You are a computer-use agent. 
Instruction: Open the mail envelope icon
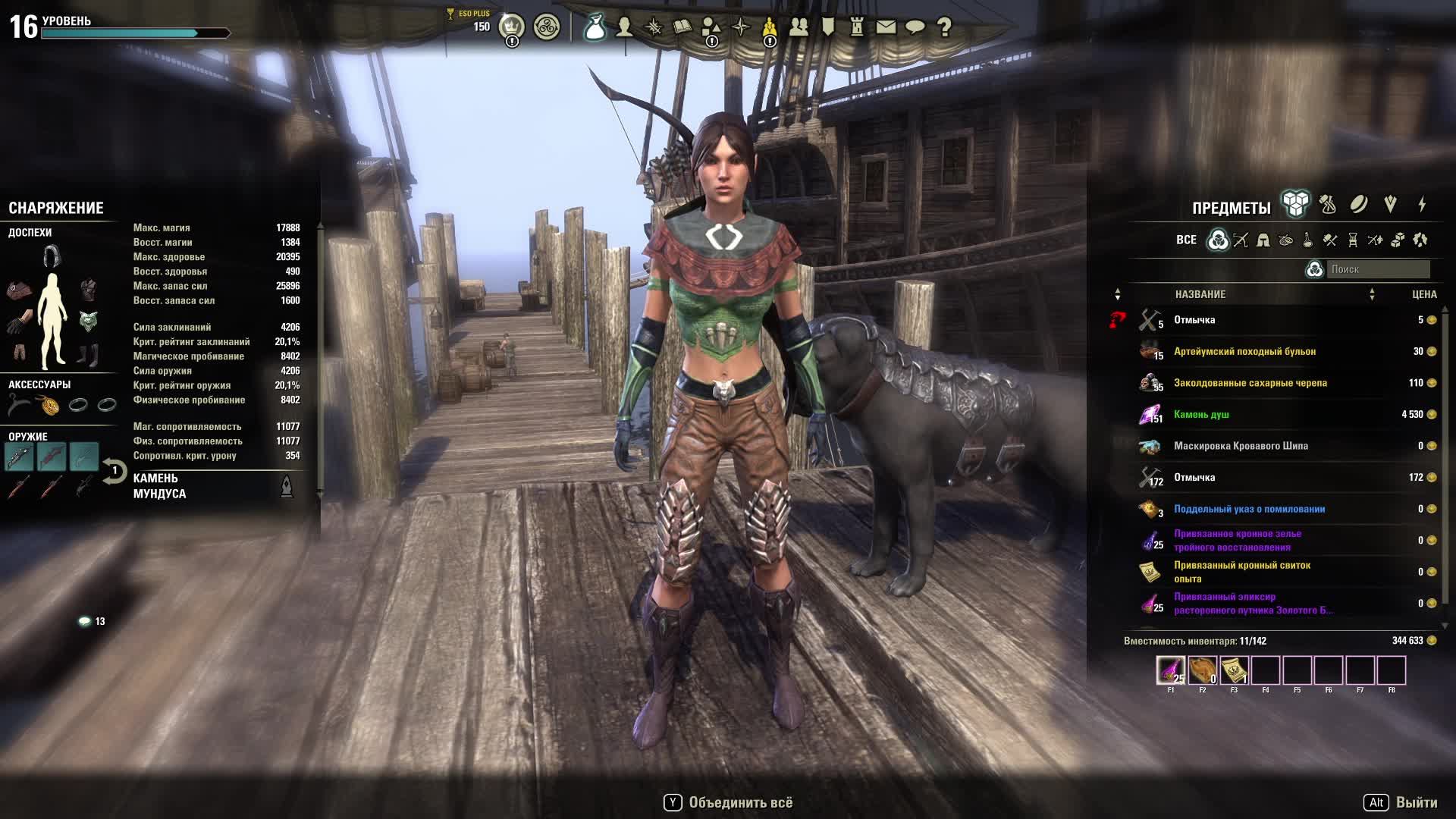pyautogui.click(x=886, y=27)
